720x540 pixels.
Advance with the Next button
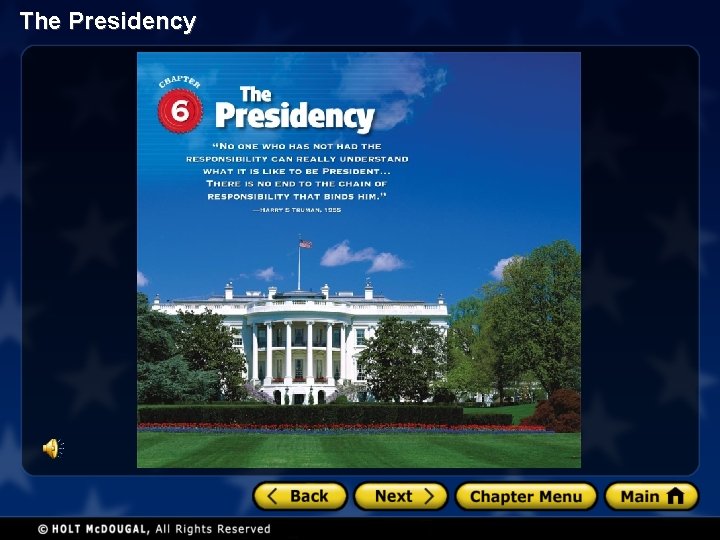[x=401, y=496]
